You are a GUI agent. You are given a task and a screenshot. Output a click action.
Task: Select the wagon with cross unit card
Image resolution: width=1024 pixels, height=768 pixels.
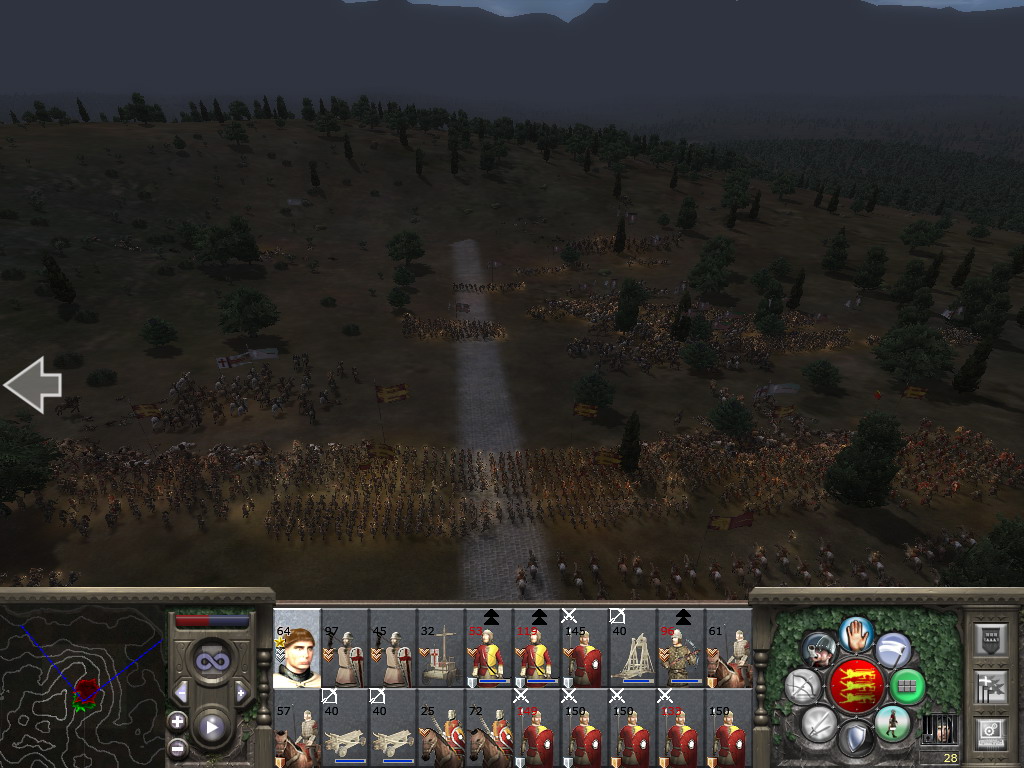tap(440, 648)
